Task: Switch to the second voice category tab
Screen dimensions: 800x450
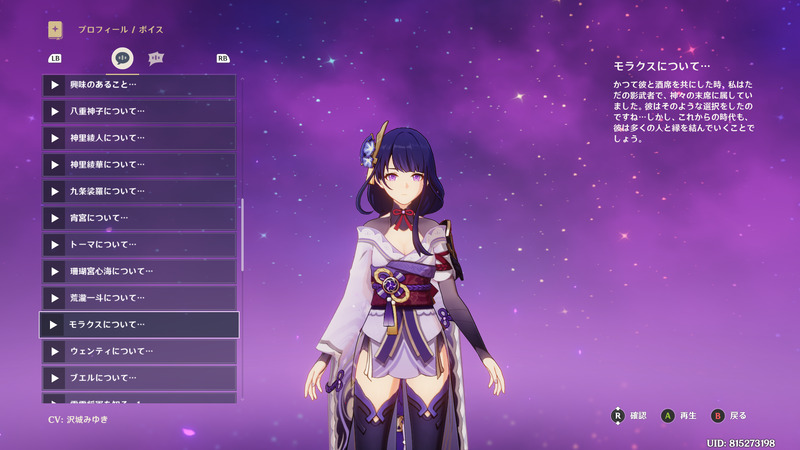Action: (x=156, y=58)
